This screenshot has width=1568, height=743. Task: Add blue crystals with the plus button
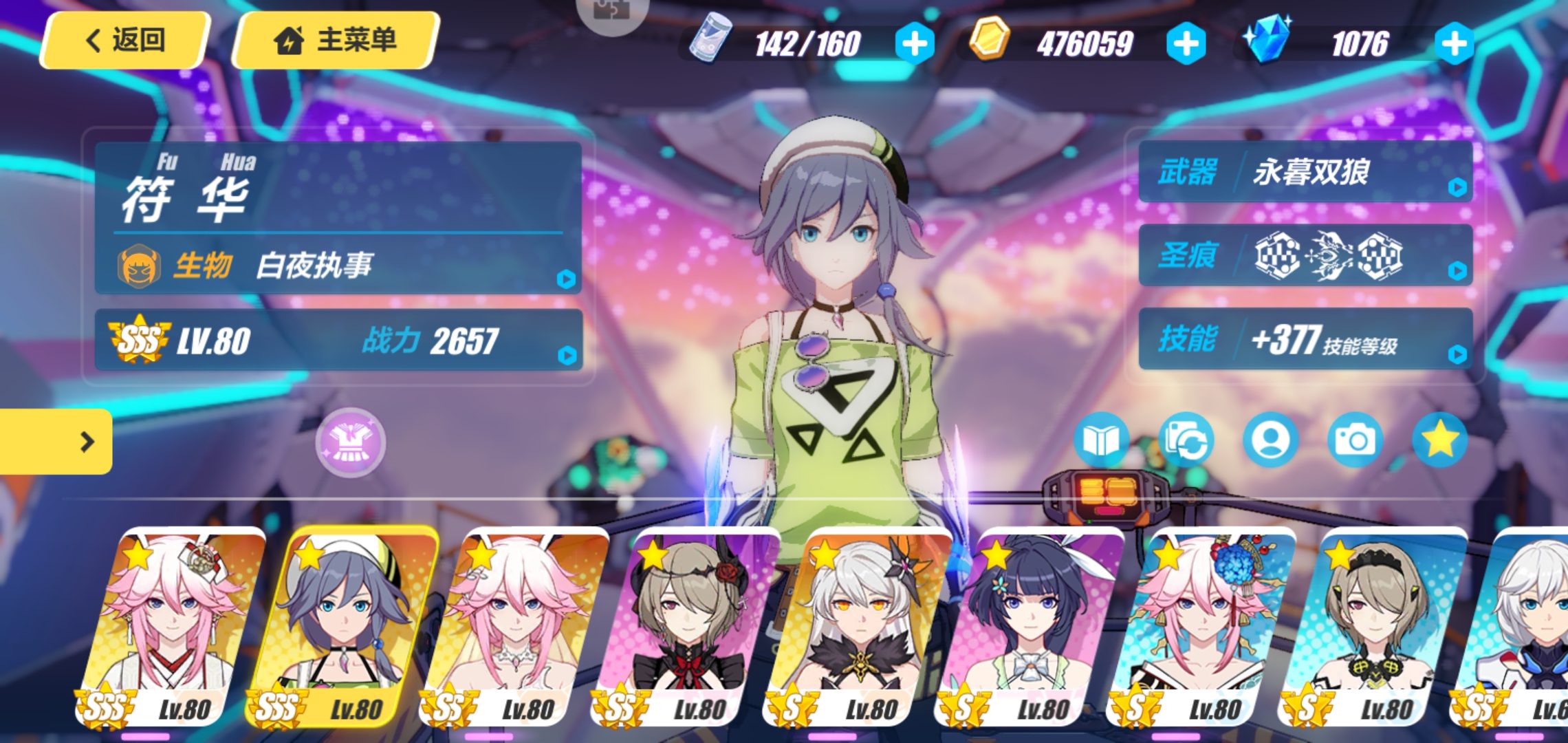pos(1454,44)
